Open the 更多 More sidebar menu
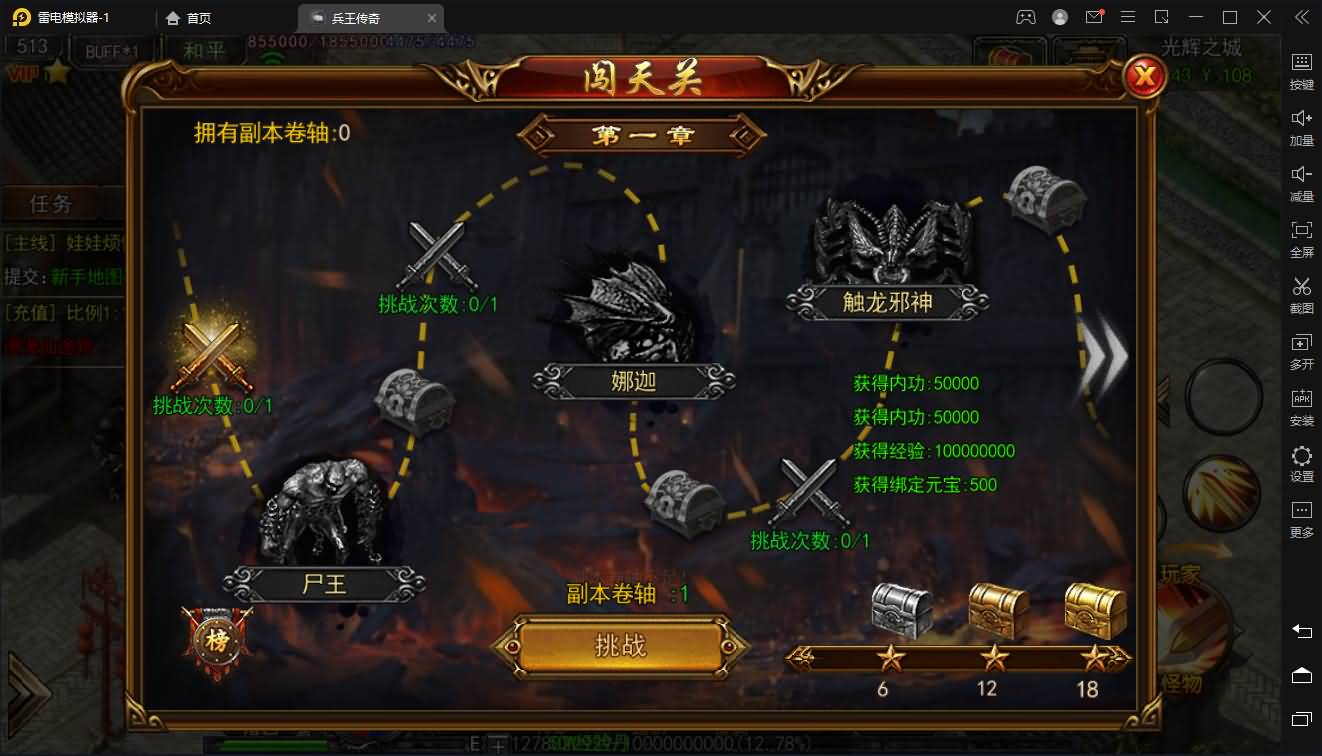Viewport: 1322px width, 756px height. click(x=1300, y=520)
